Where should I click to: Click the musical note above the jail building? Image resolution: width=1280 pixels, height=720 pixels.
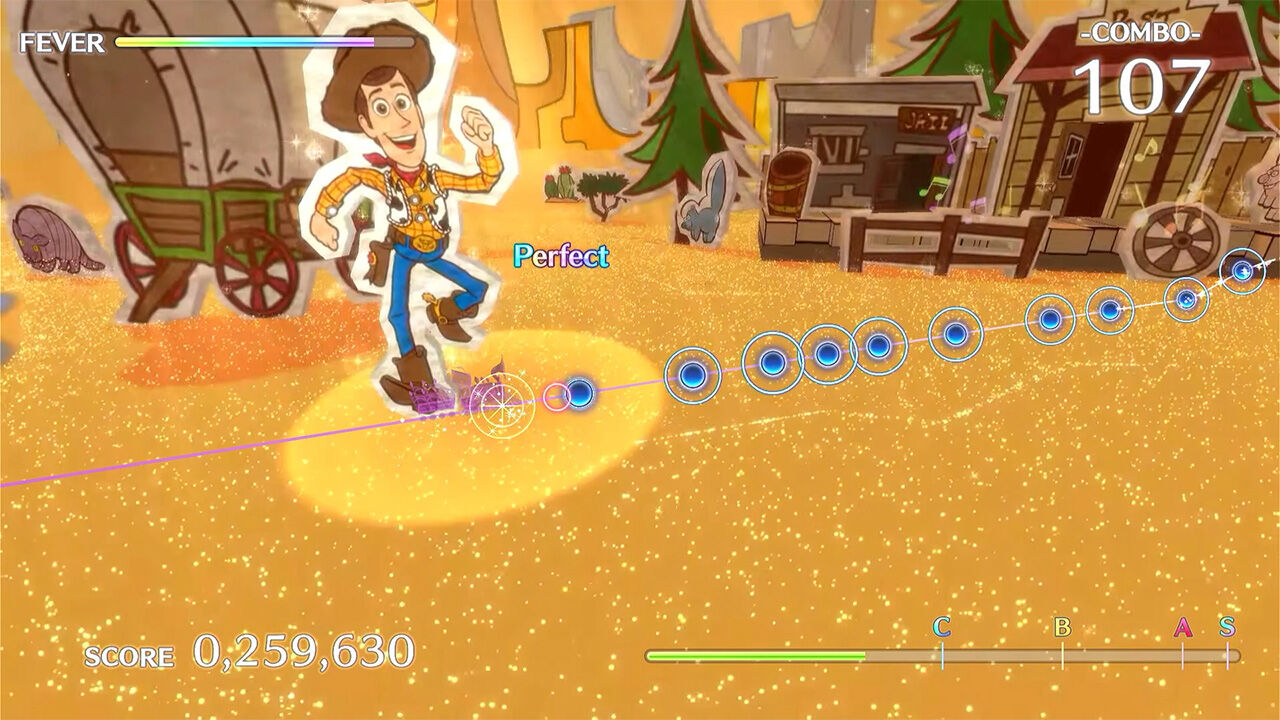(955, 142)
